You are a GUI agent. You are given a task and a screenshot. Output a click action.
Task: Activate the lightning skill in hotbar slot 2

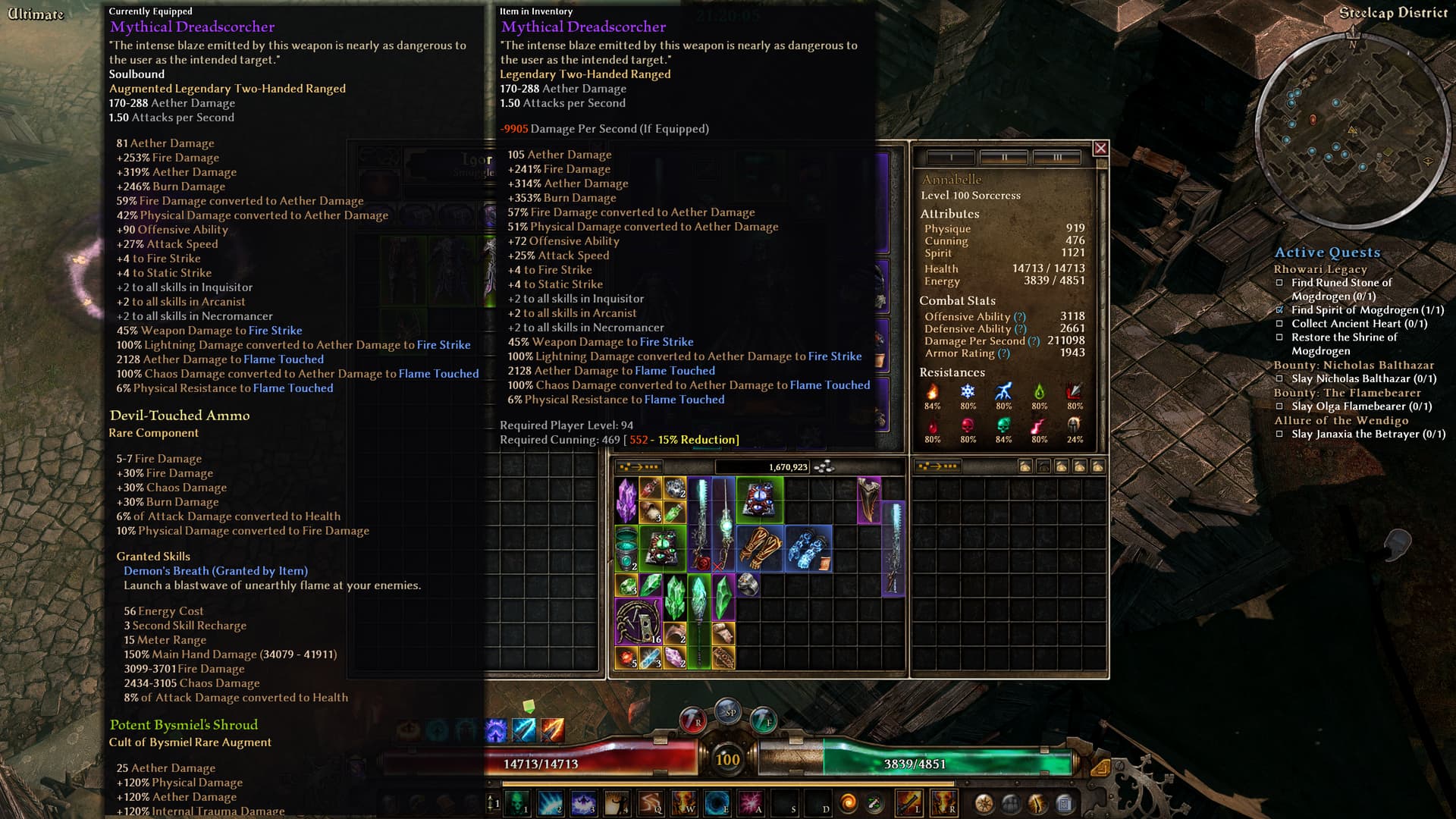(551, 804)
